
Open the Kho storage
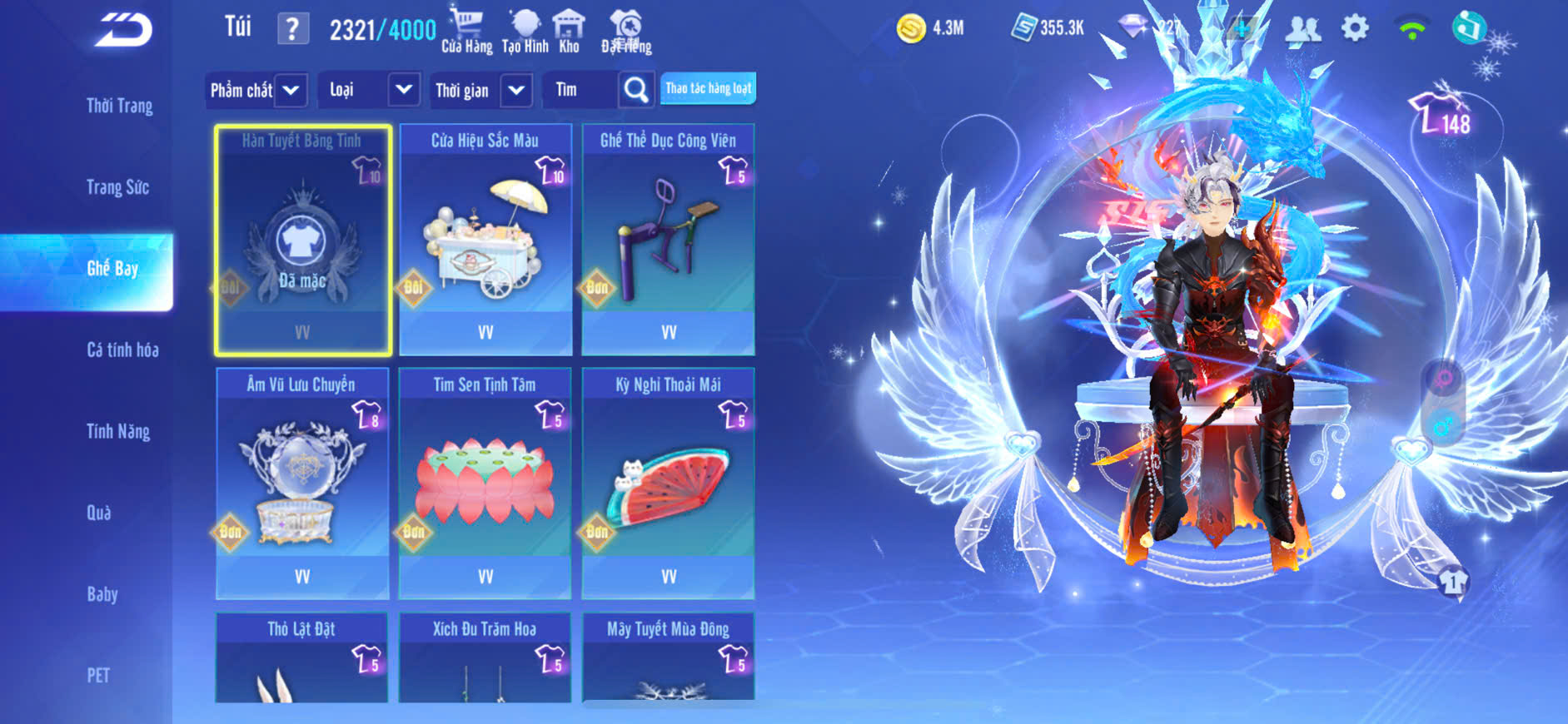[x=569, y=30]
